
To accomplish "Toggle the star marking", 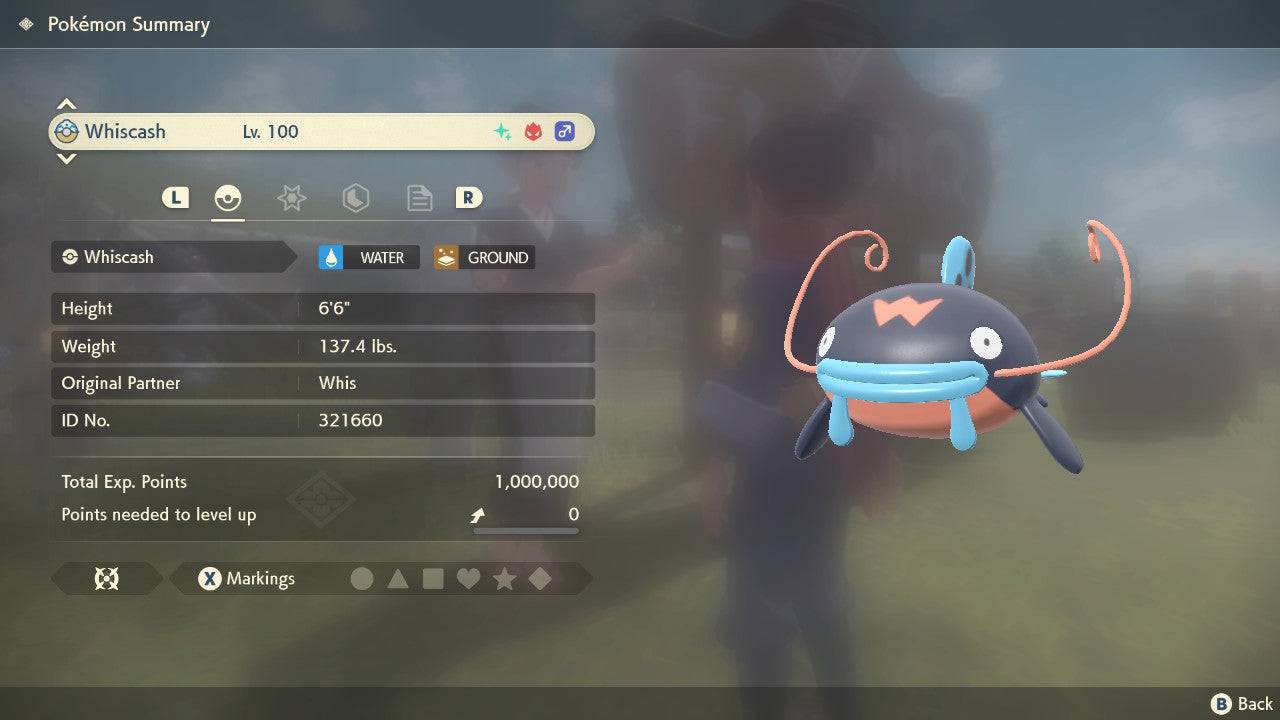I will pyautogui.click(x=504, y=579).
